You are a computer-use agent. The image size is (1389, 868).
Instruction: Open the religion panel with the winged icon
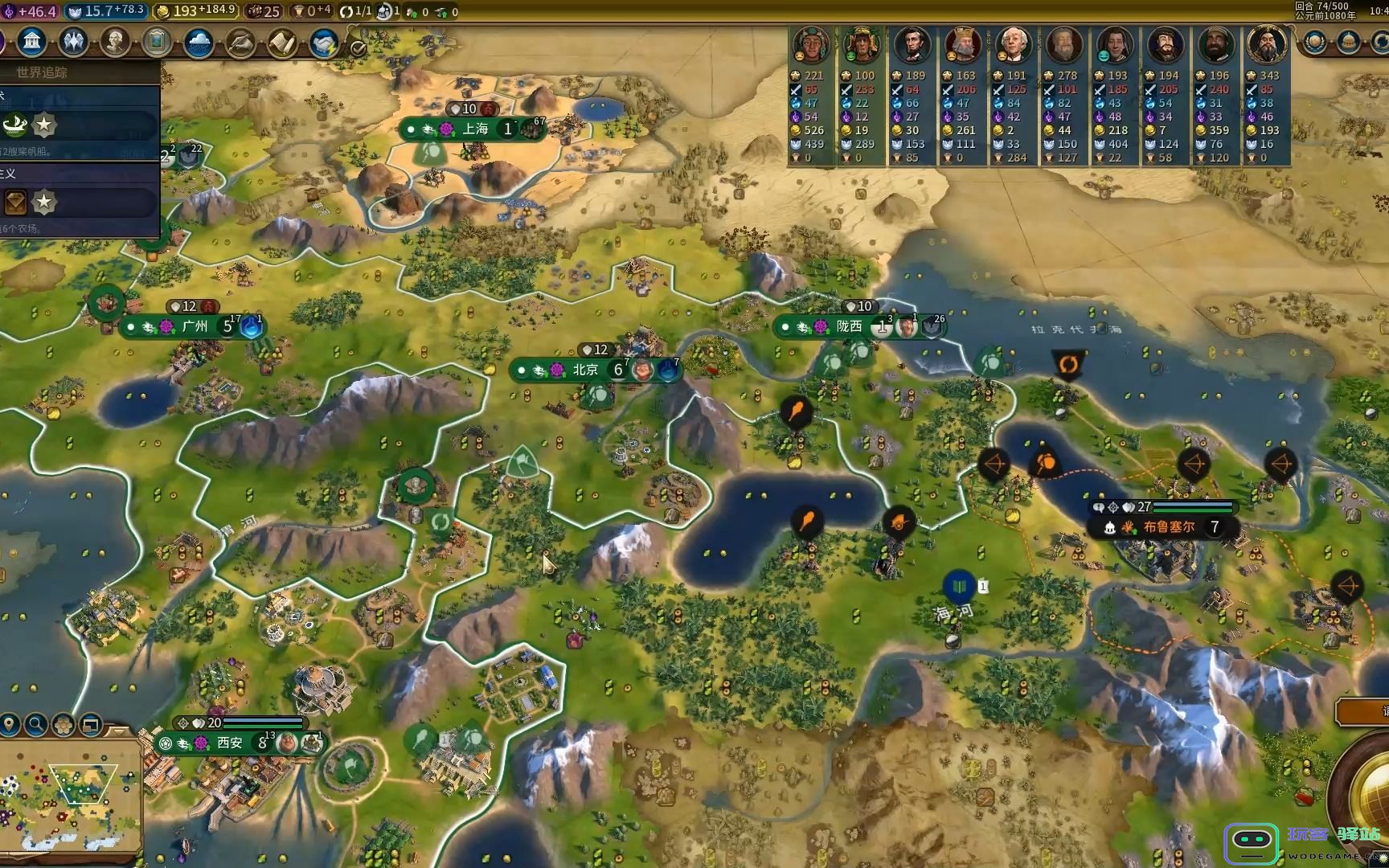coord(73,42)
